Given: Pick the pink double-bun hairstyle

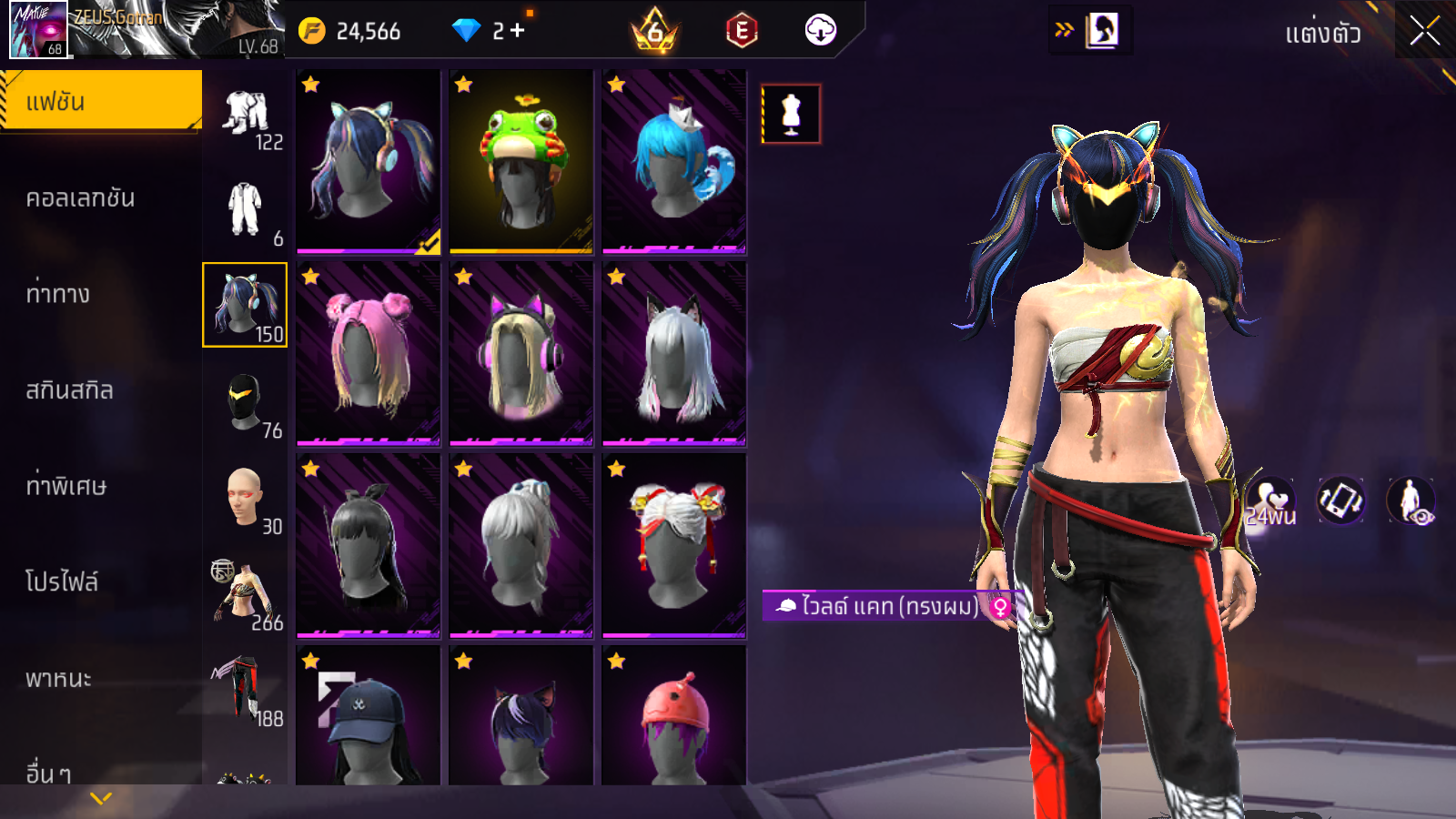Looking at the screenshot, I should 368,354.
